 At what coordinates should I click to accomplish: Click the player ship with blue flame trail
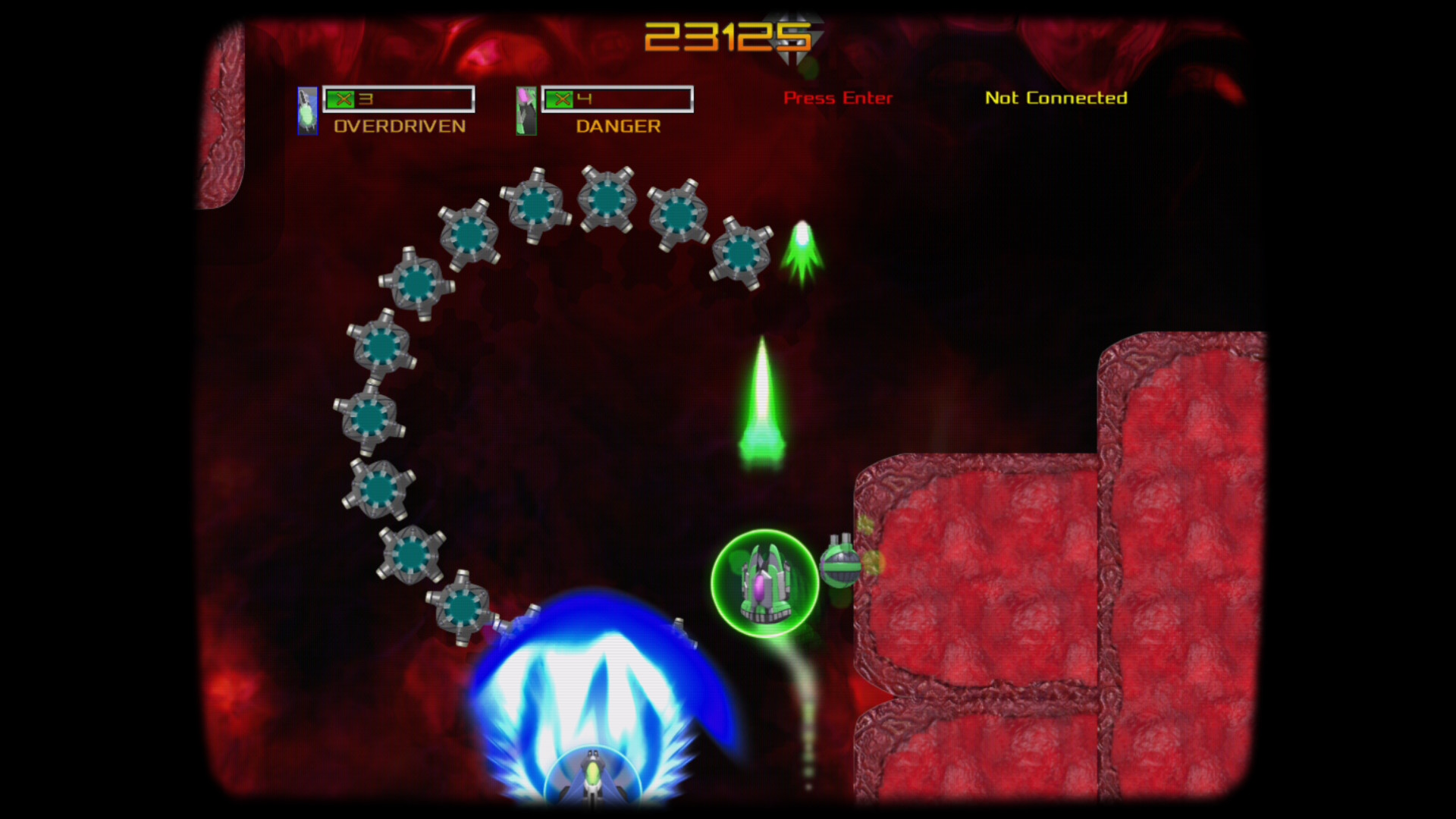pos(594,773)
